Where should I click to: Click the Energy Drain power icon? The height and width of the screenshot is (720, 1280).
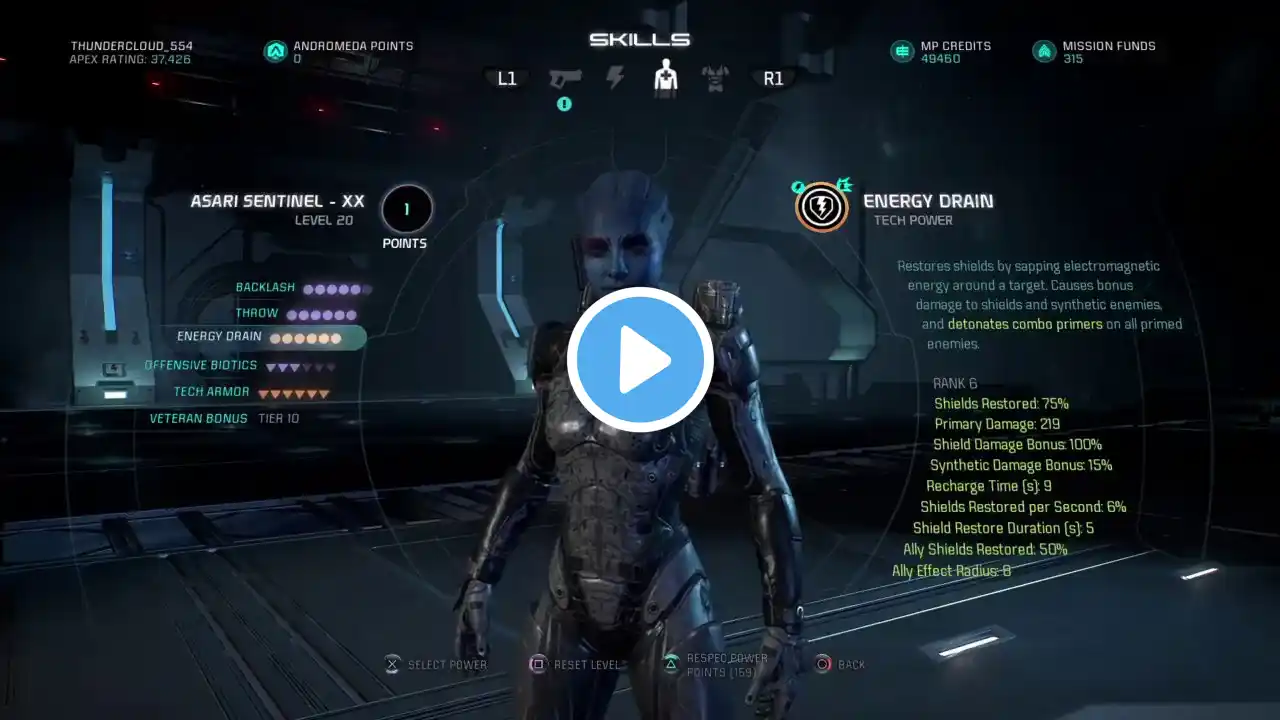point(821,207)
